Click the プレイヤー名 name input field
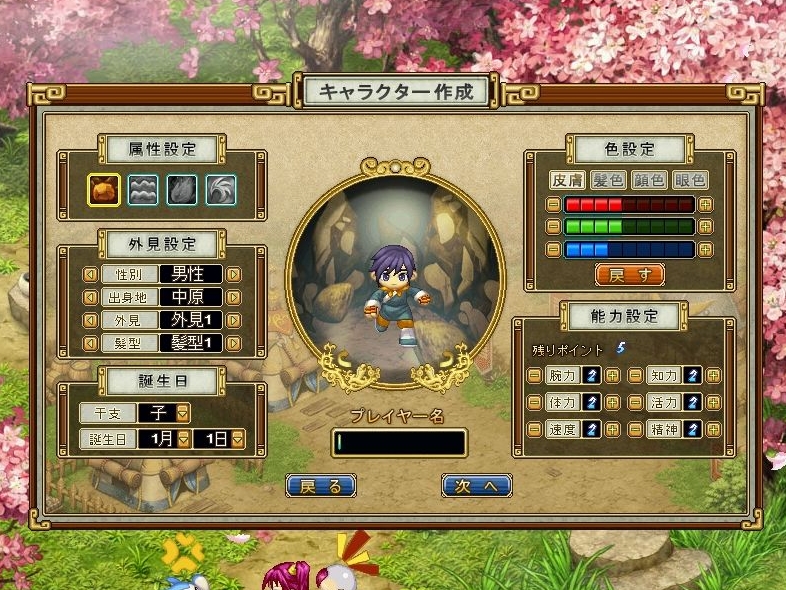 400,442
